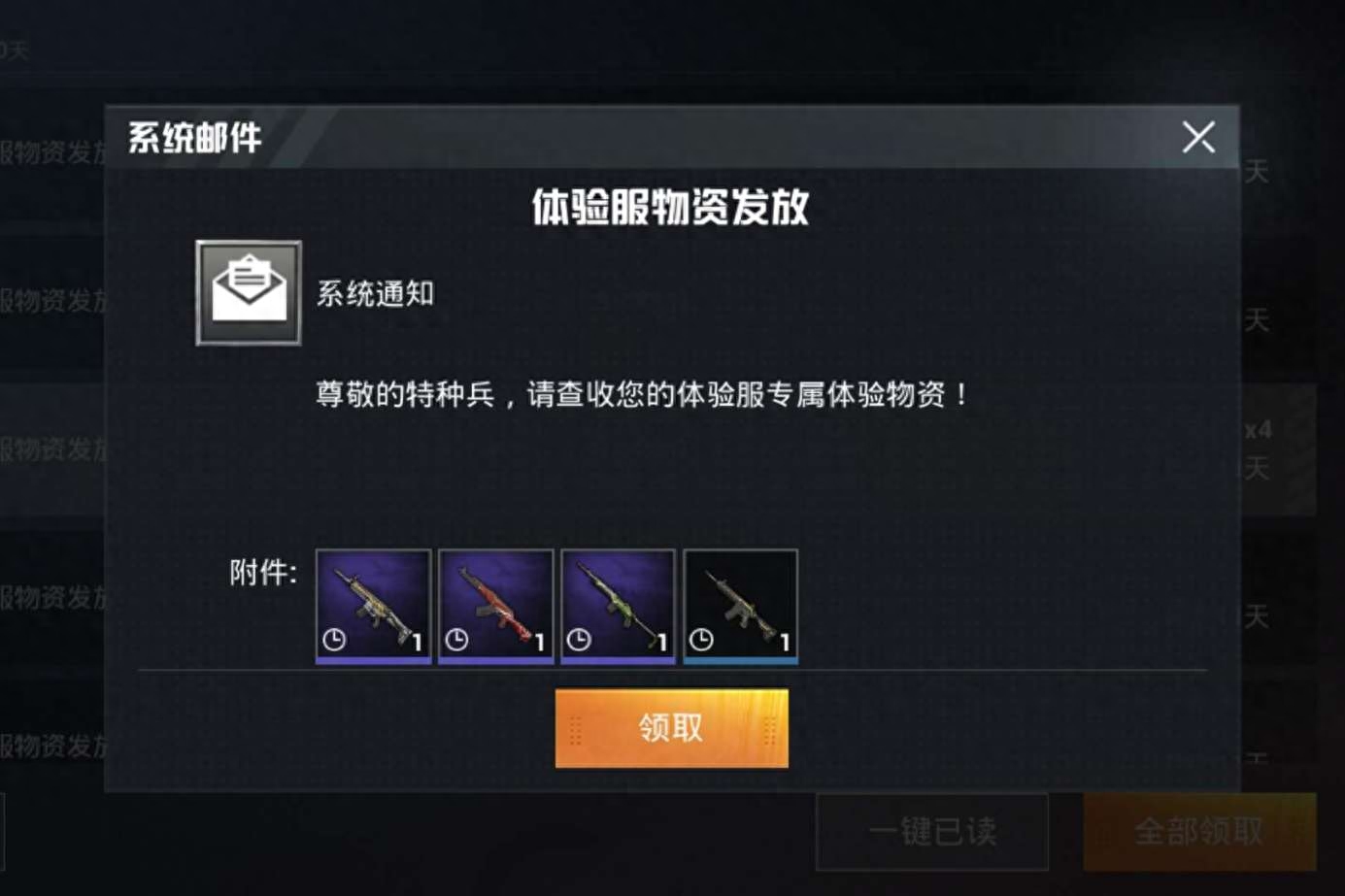Select the green weapon skin attachment icon

(618, 606)
